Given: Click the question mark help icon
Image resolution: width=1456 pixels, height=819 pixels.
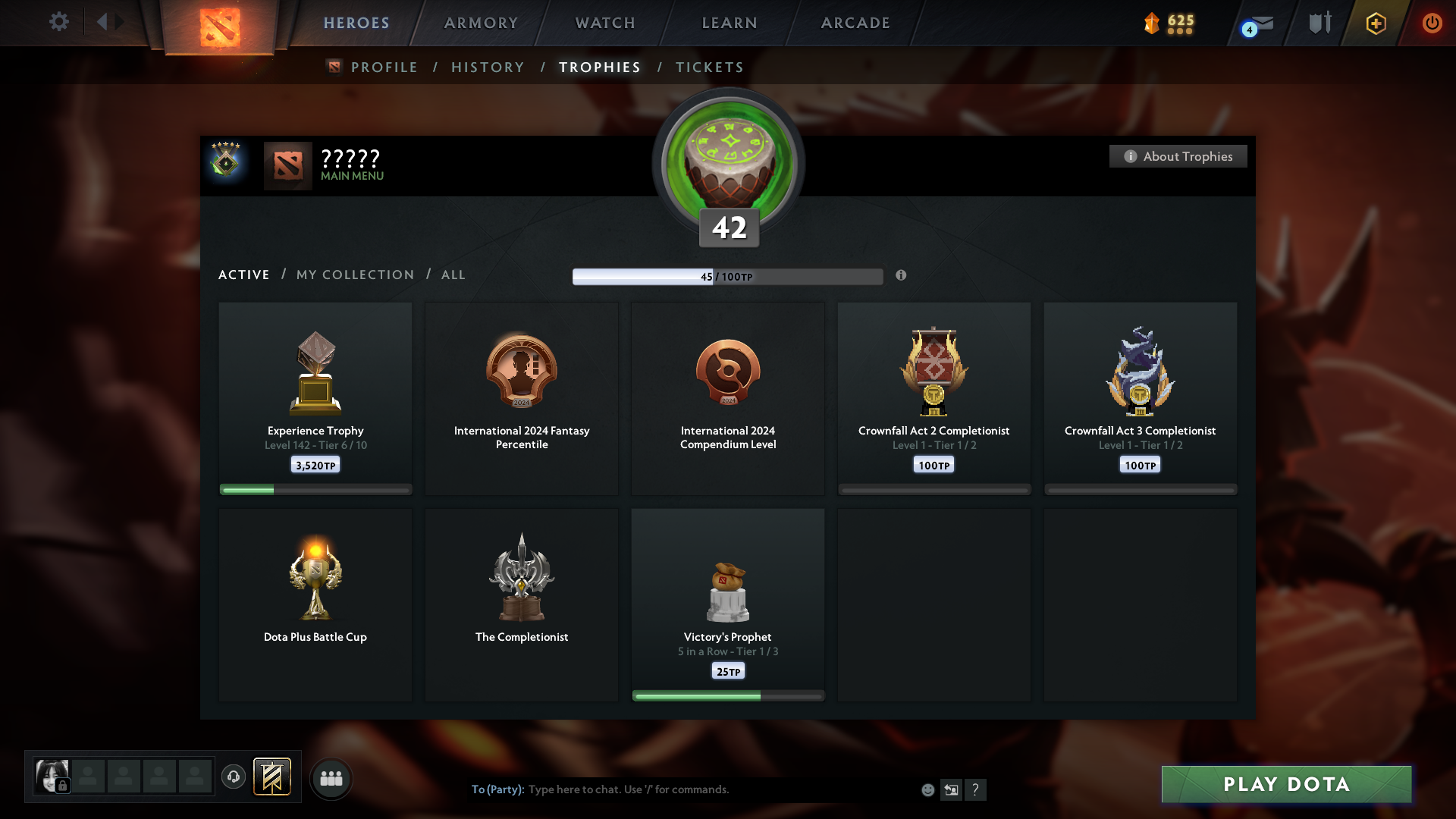Looking at the screenshot, I should point(977,789).
